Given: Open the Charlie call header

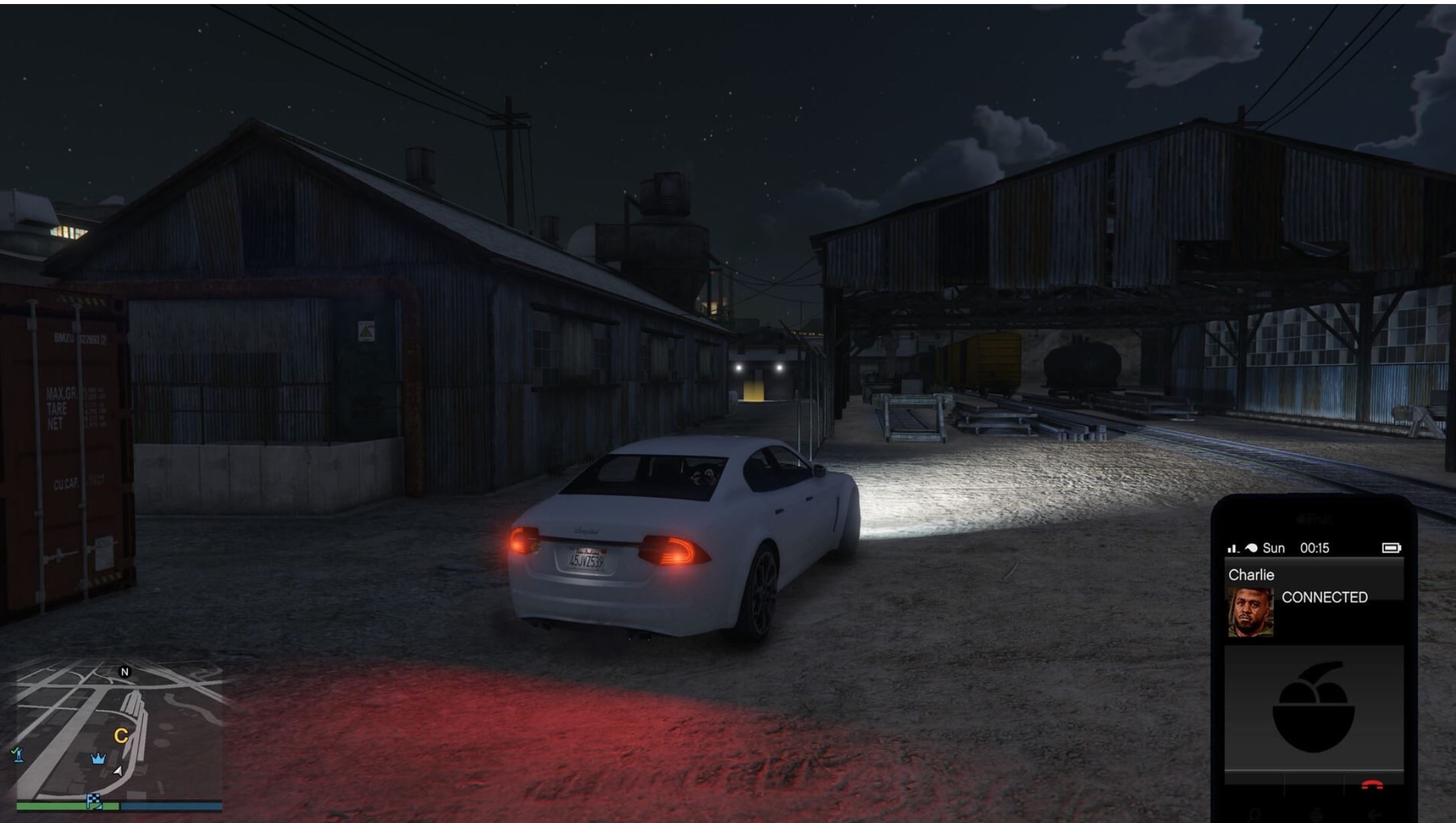Looking at the screenshot, I should 1251,574.
